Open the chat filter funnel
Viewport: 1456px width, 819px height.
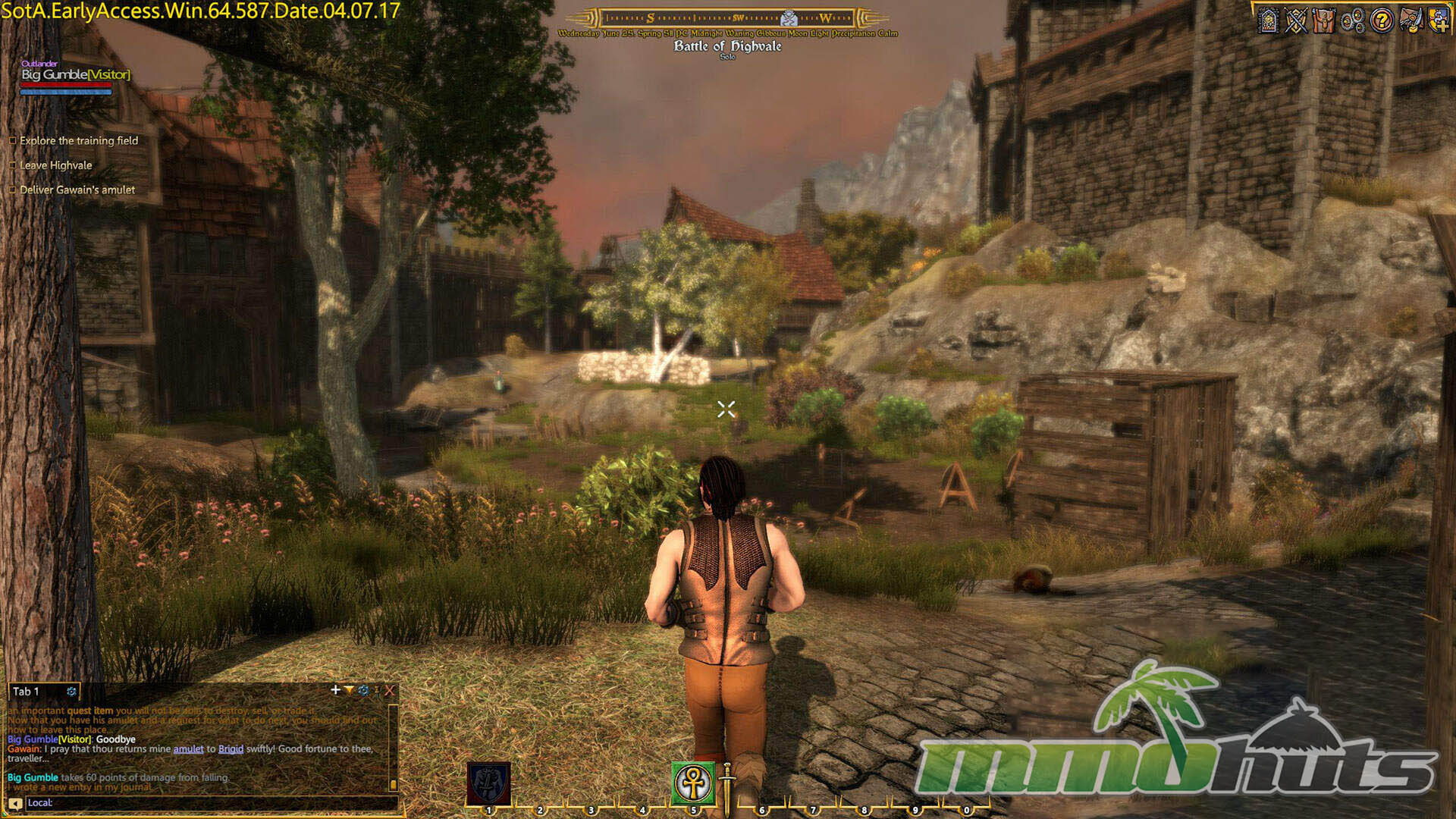click(x=349, y=690)
